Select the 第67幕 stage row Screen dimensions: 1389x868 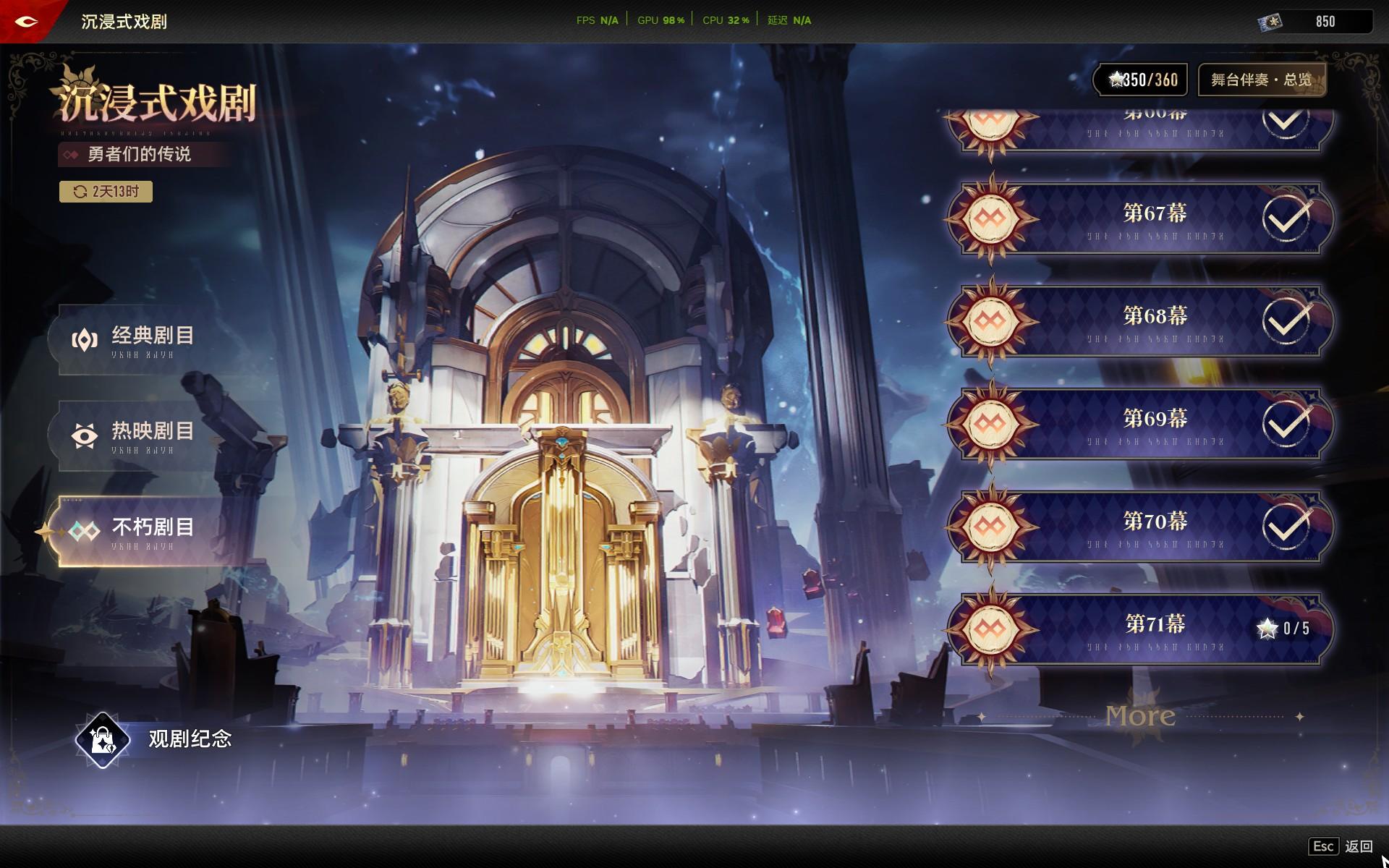pyautogui.click(x=1154, y=218)
